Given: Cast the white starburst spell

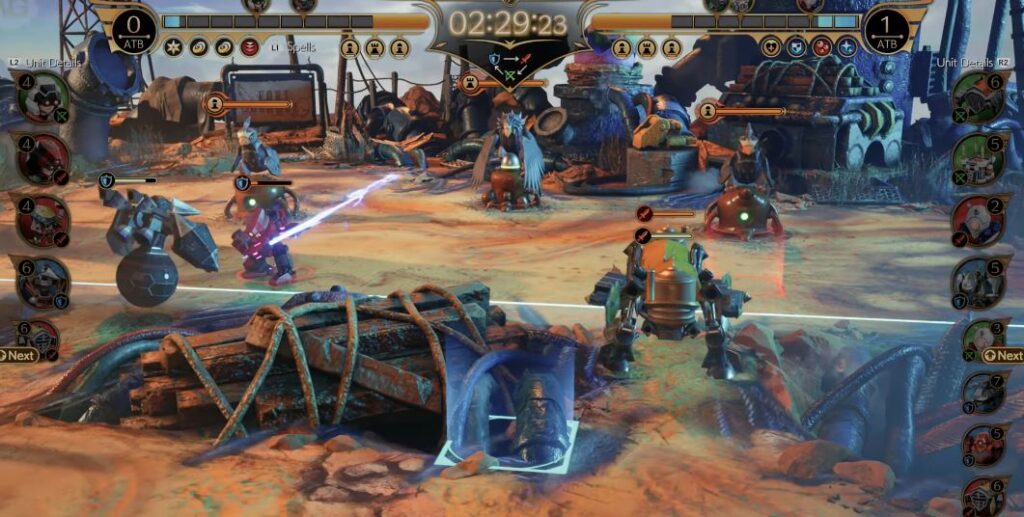Looking at the screenshot, I should [x=173, y=47].
